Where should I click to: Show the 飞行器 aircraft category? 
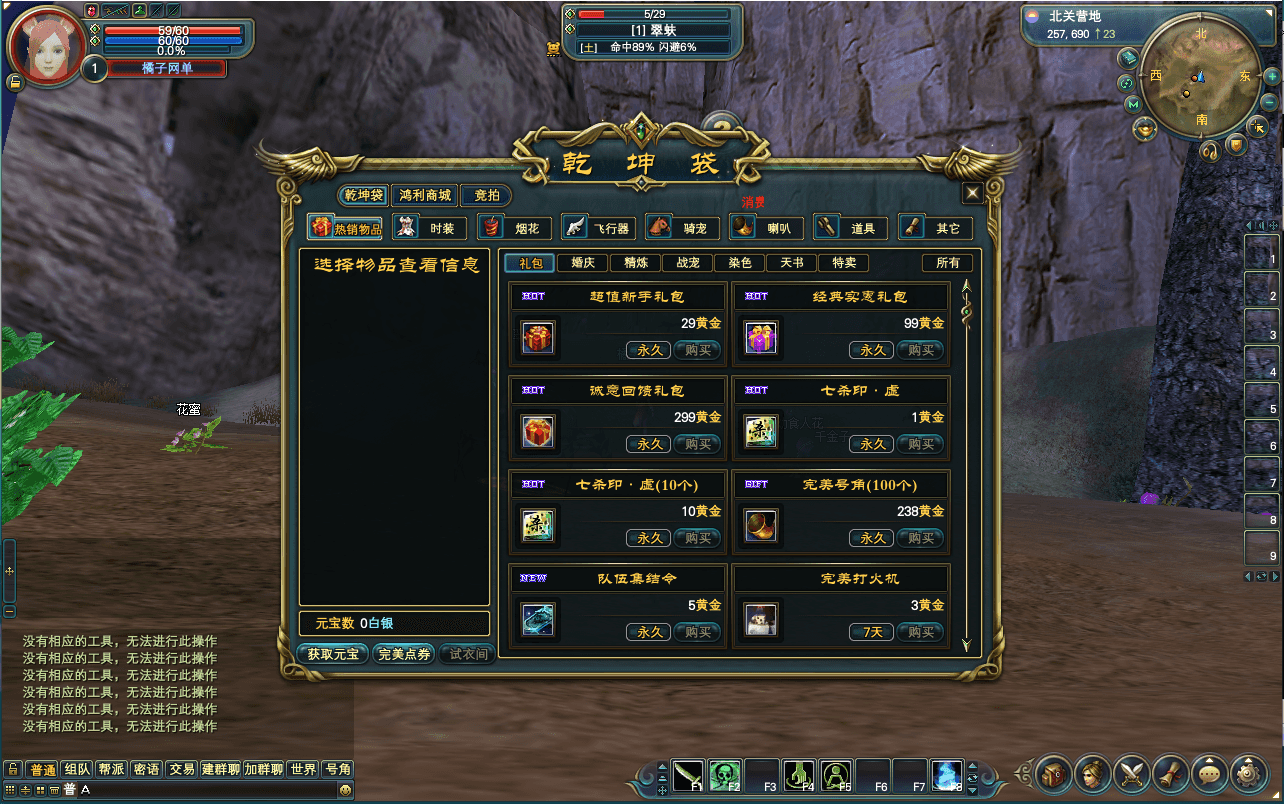pos(598,228)
